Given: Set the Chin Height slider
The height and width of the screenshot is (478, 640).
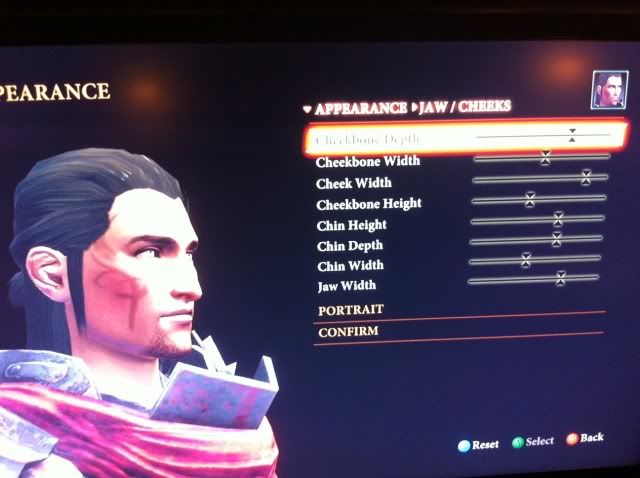Looking at the screenshot, I should [558, 218].
